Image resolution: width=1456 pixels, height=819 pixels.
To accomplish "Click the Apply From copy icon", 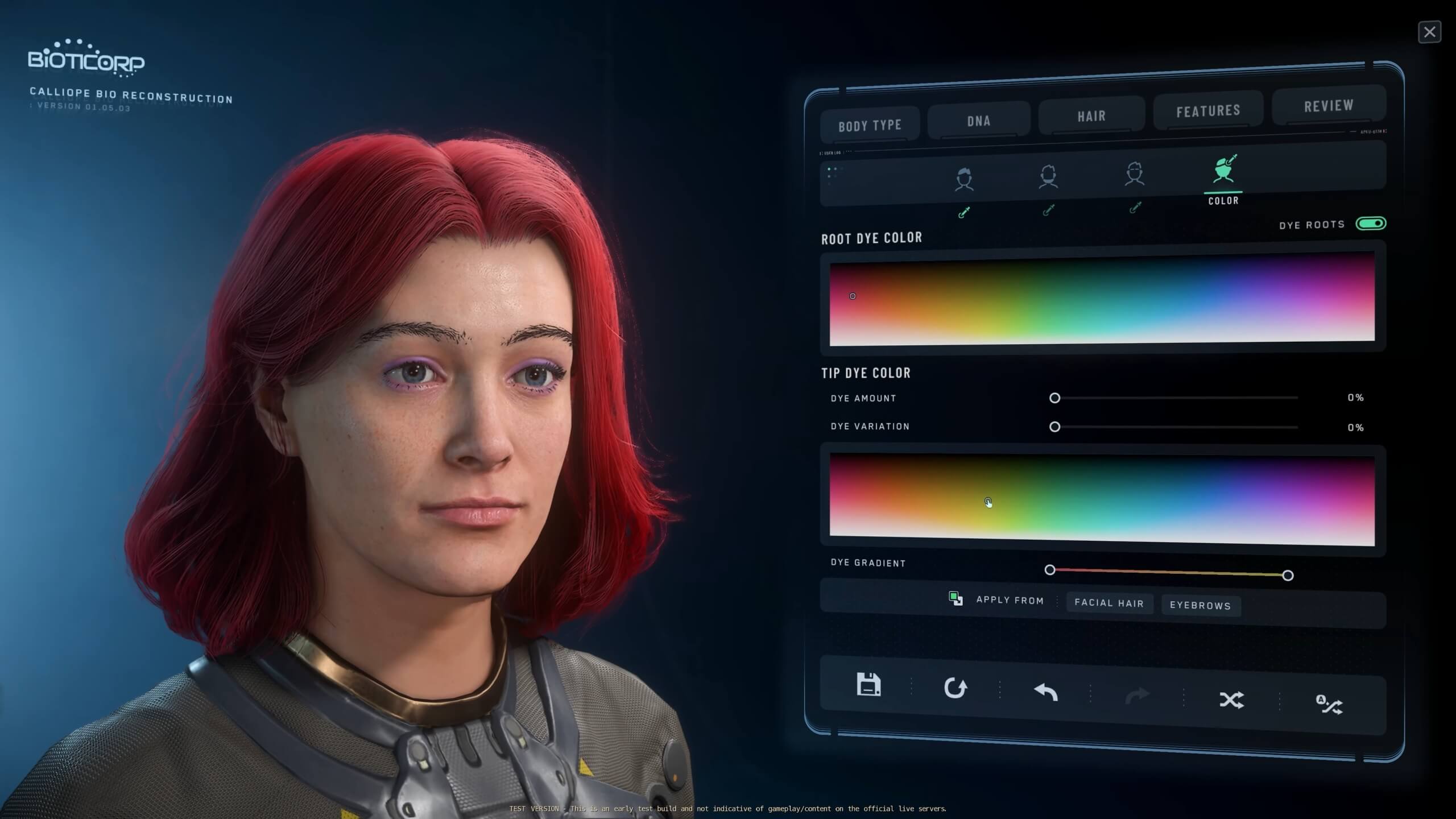I will point(955,598).
